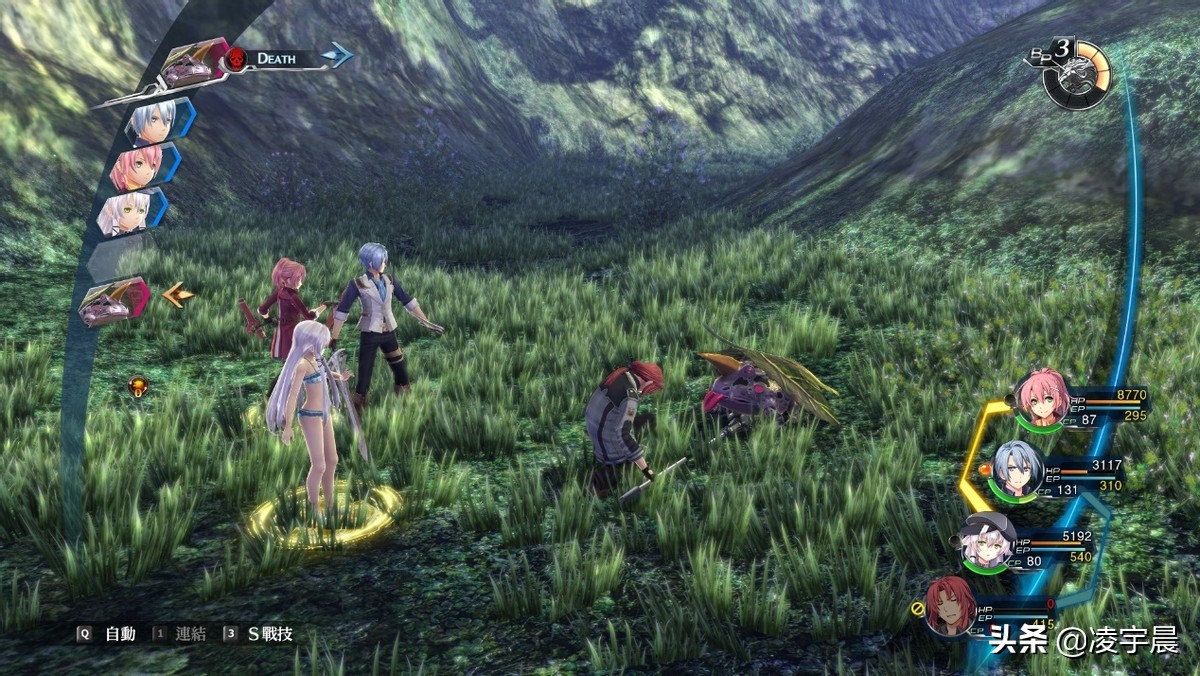Select the knocked-out red-haired party member portrait
This screenshot has height=676, width=1200.
coord(951,605)
